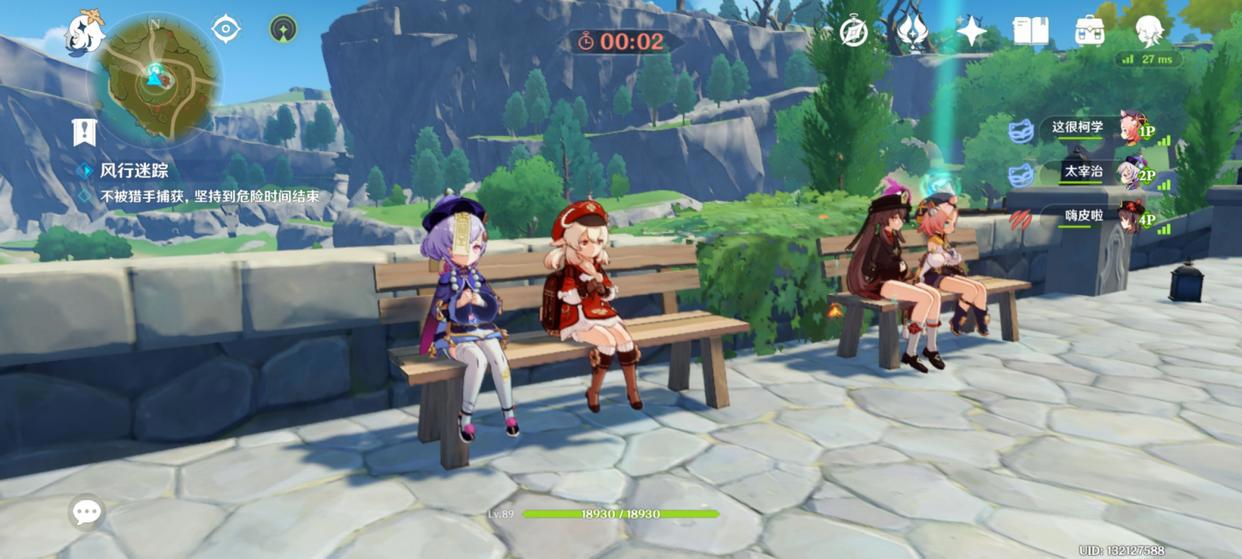Open the winged battle pass icon

[912, 32]
